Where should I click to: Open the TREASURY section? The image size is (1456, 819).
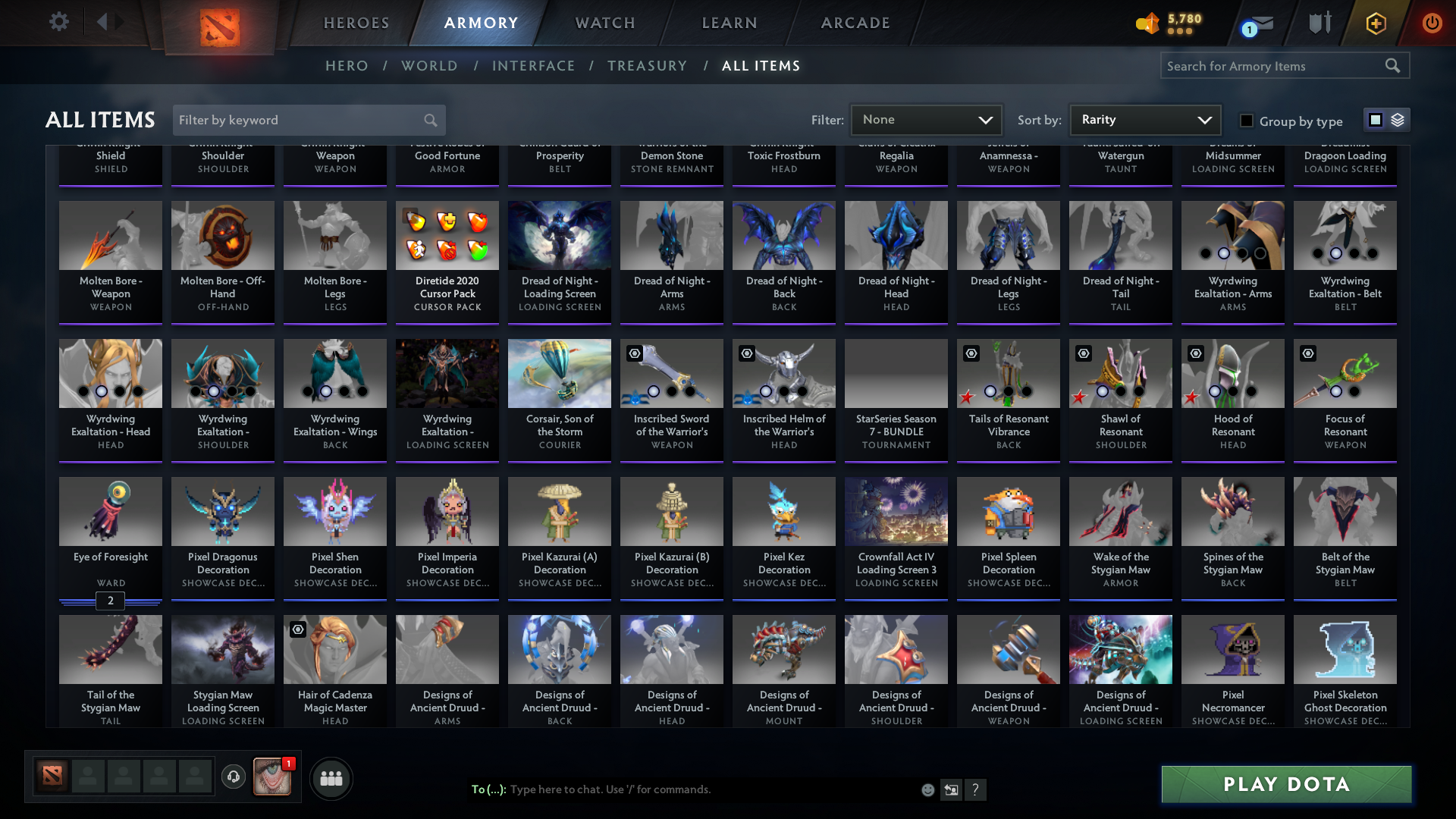[648, 66]
